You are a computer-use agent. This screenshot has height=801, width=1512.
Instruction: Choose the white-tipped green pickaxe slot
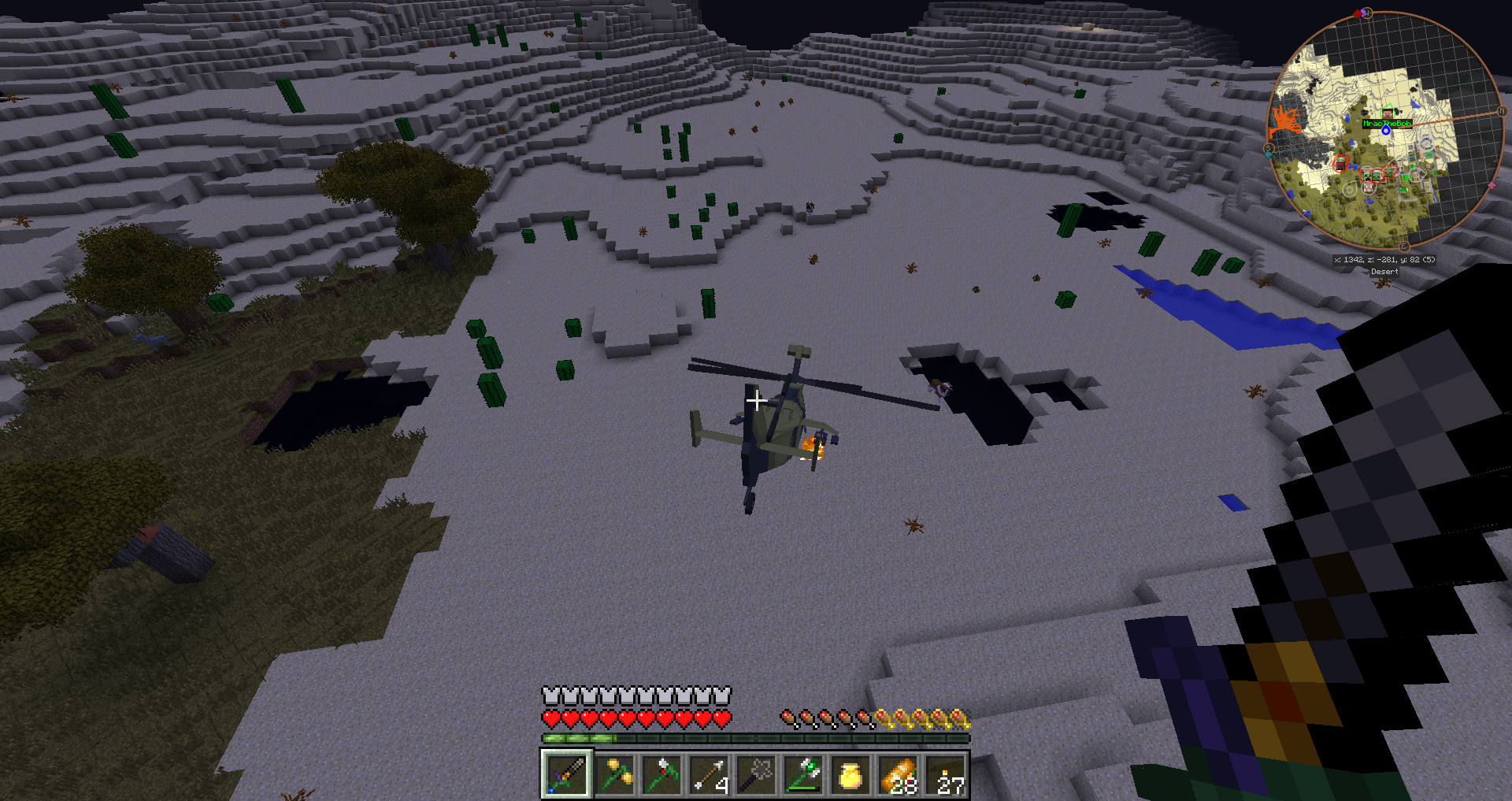point(661,775)
